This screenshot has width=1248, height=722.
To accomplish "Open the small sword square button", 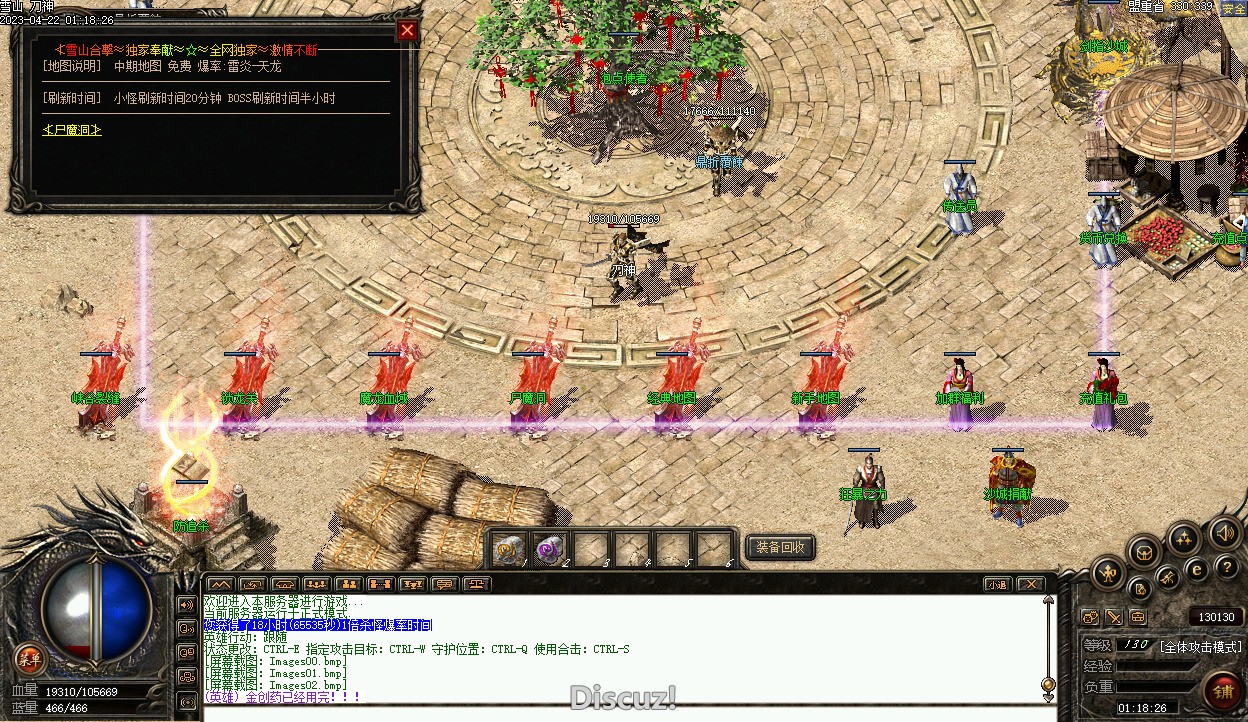I will coord(1113,617).
